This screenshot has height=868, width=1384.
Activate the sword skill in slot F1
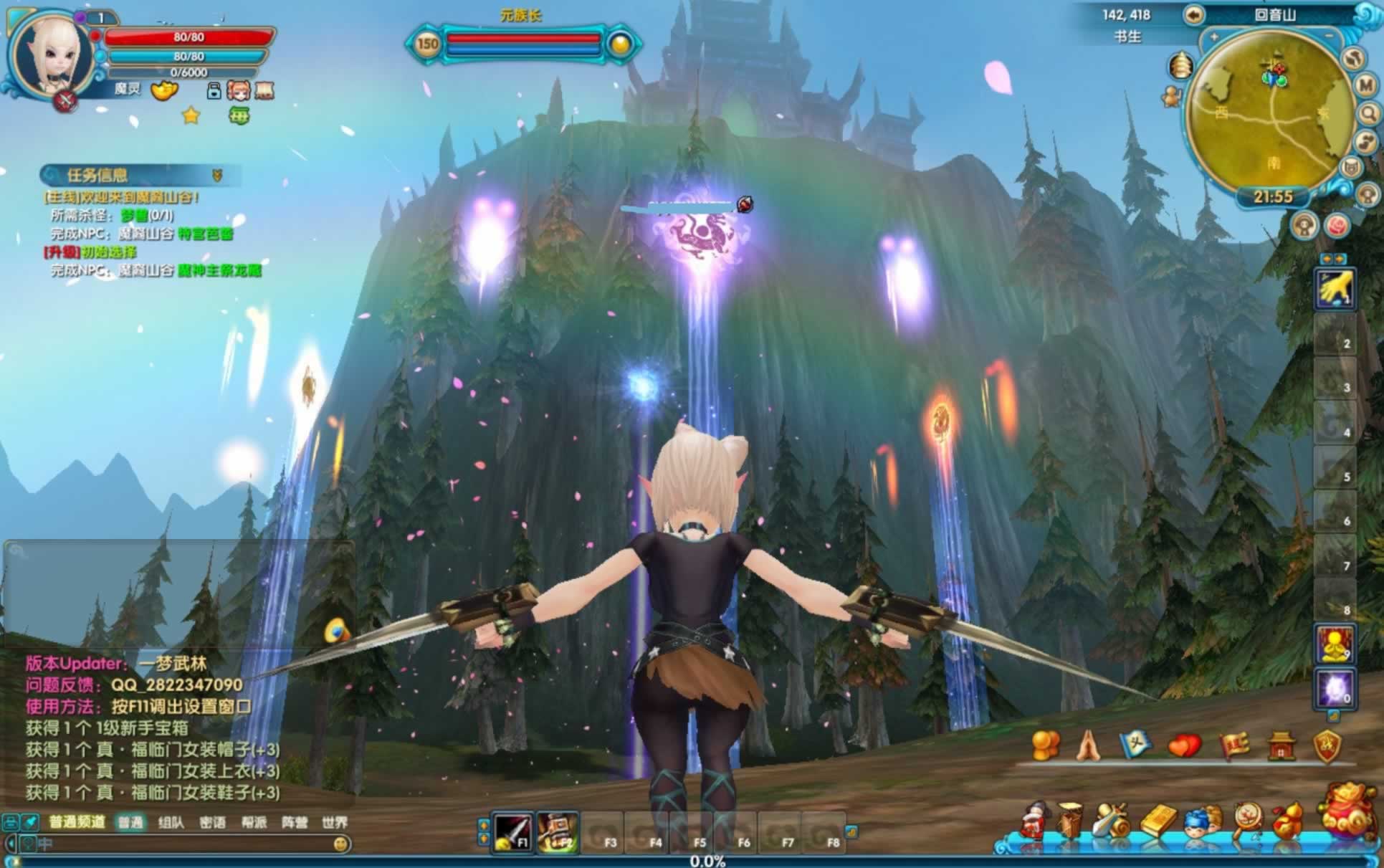coord(513,832)
